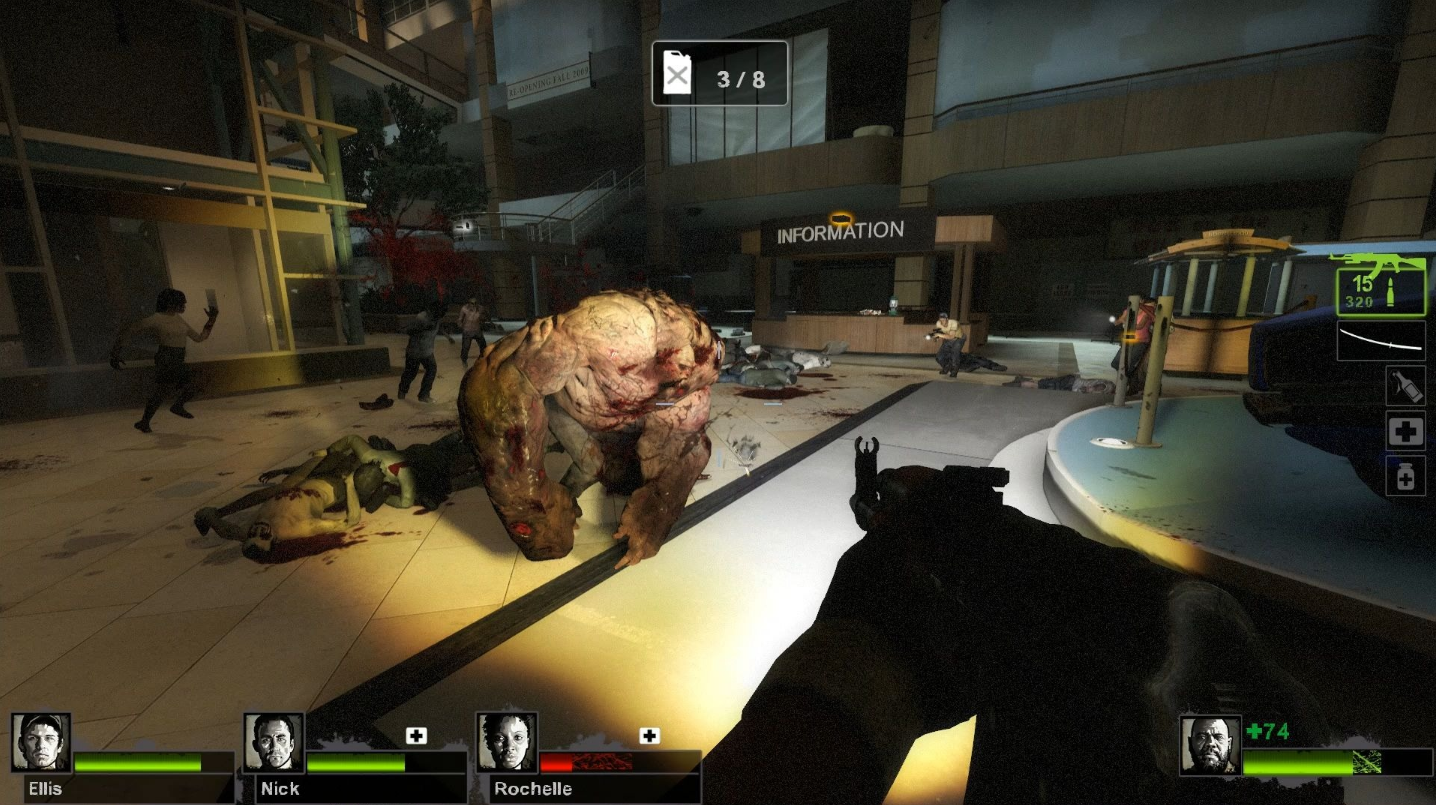This screenshot has height=805, width=1436.
Task: Click Ellis's teammate portrait
Action: point(41,743)
